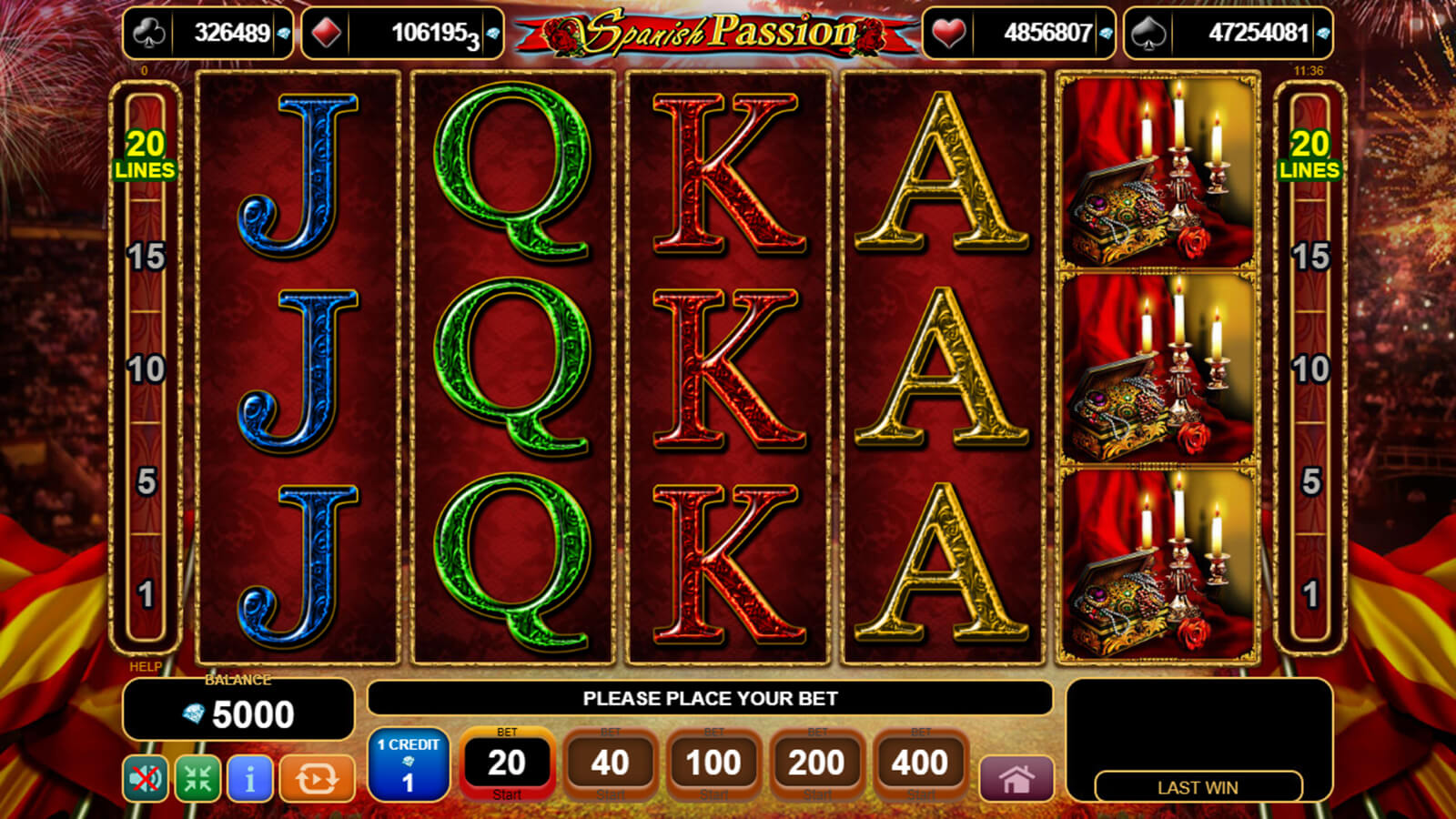This screenshot has height=819, width=1456.
Task: Start a spin with bet 20
Action: pos(507,763)
